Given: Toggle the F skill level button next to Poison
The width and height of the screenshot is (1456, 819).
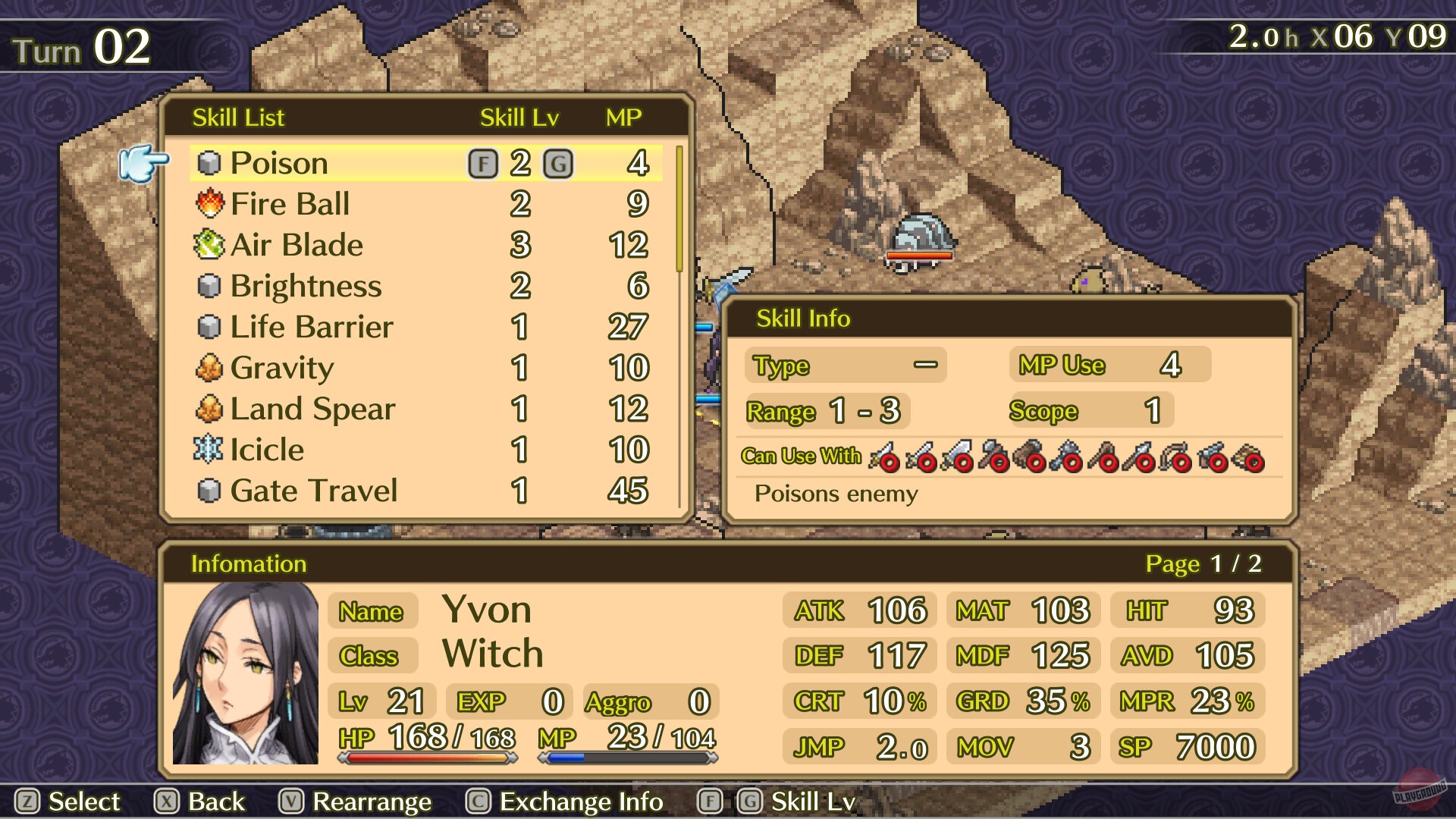Looking at the screenshot, I should (x=484, y=162).
